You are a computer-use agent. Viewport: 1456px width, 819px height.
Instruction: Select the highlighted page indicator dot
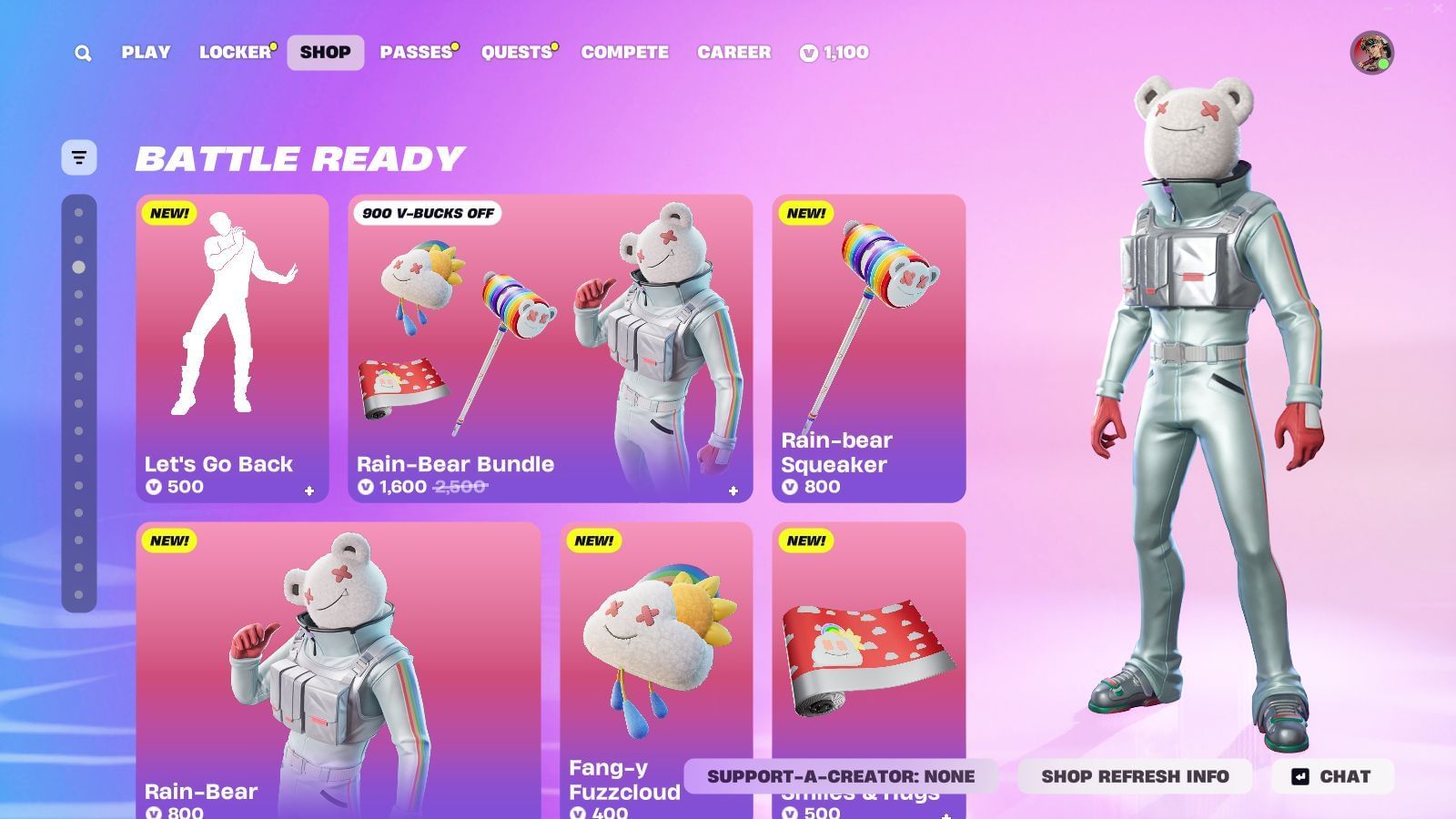77,268
